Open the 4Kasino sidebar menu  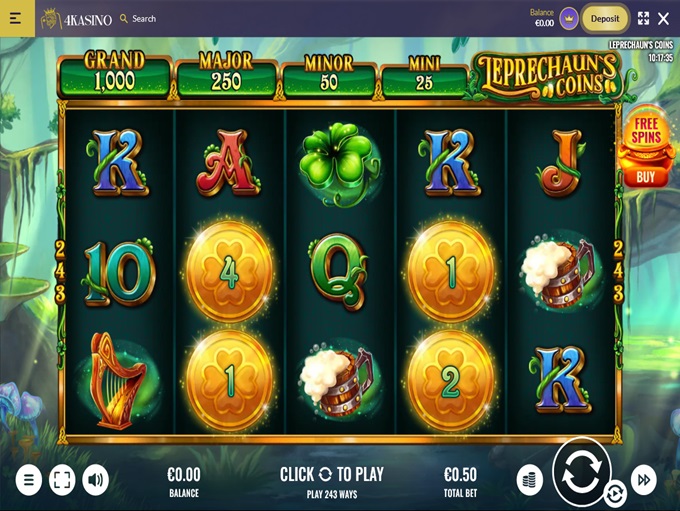tap(15, 18)
